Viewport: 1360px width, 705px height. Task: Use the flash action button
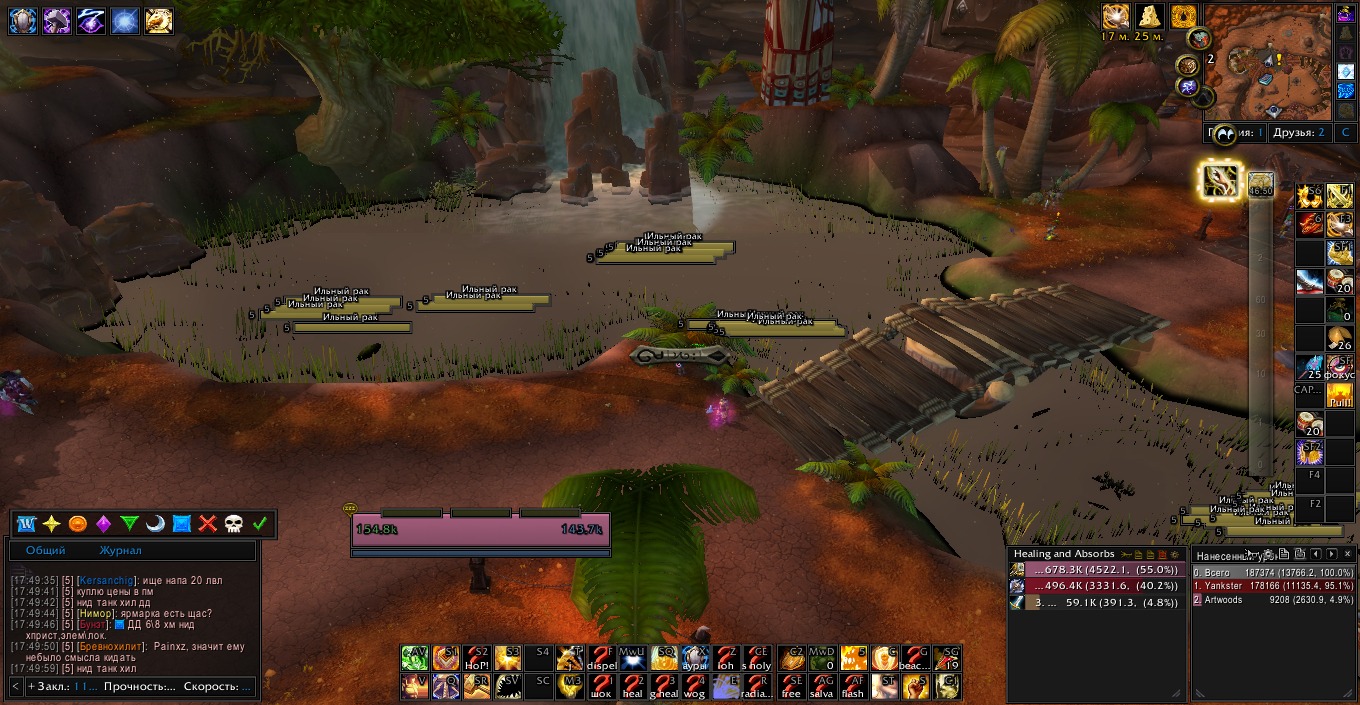click(853, 687)
